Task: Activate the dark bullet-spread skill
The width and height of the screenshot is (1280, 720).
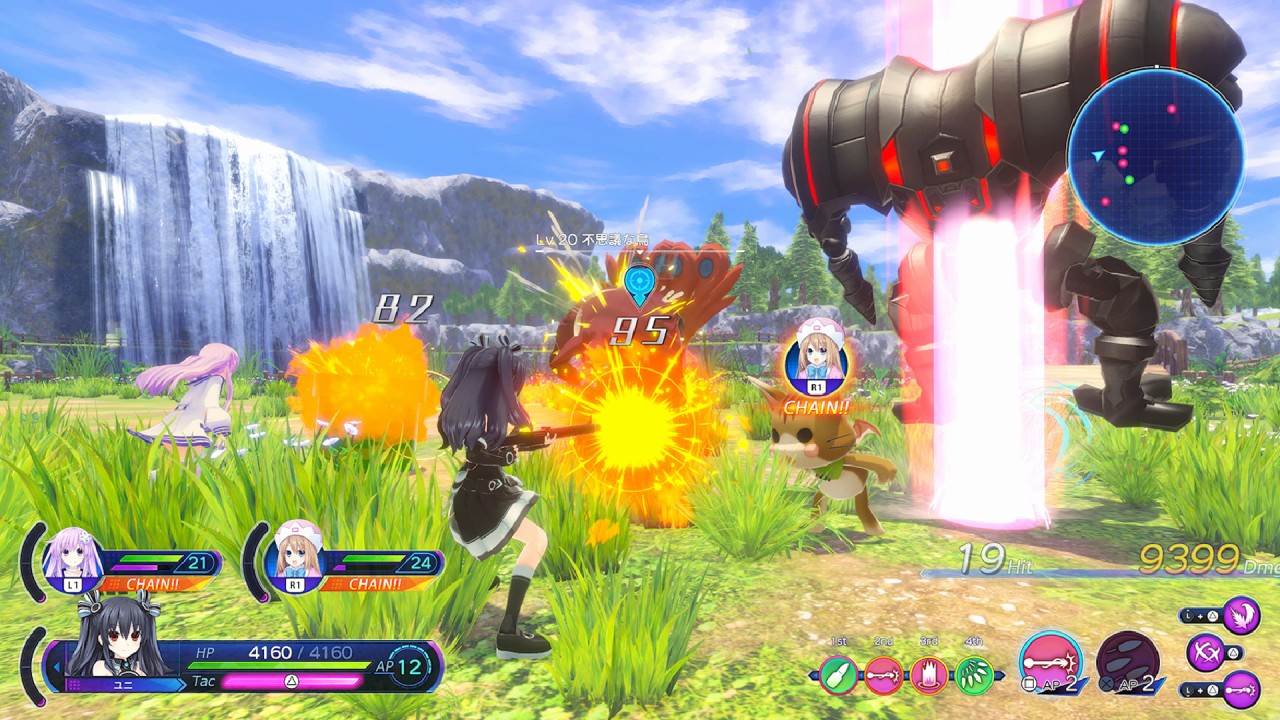Action: 1128,662
